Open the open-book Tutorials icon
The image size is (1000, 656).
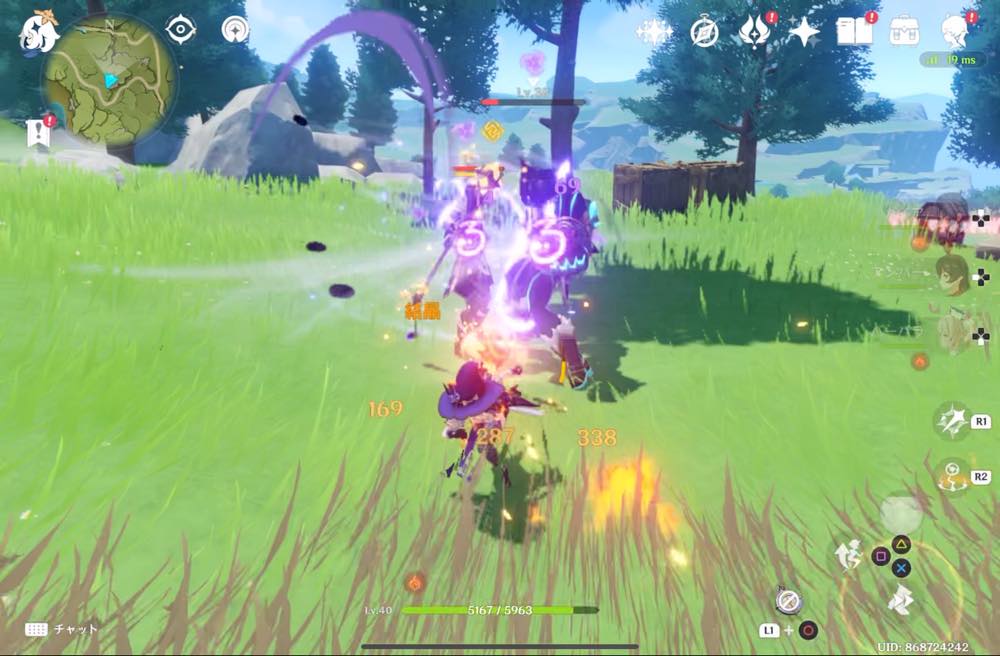pyautogui.click(x=854, y=32)
